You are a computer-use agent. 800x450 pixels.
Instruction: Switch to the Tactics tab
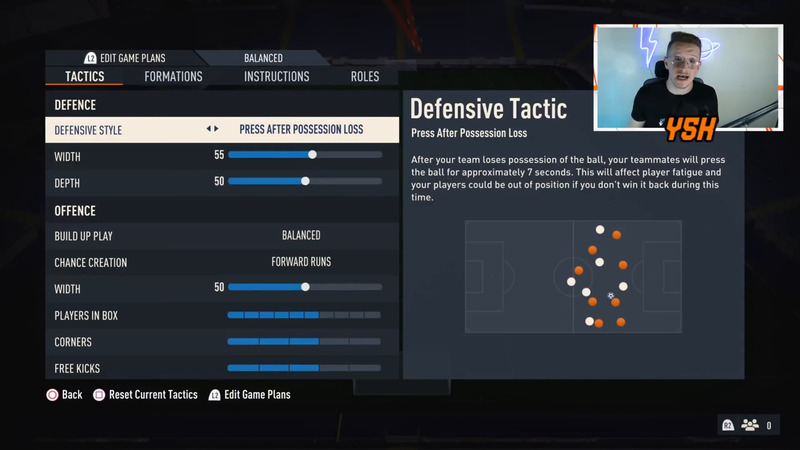(85, 77)
